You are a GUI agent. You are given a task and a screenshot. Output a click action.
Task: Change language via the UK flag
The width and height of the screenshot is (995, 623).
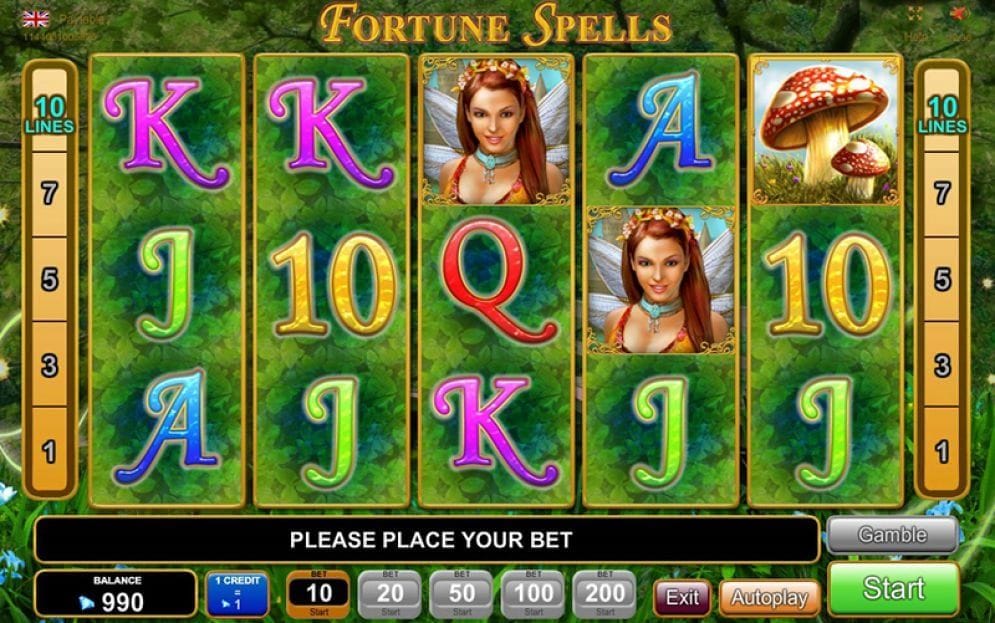(36, 18)
